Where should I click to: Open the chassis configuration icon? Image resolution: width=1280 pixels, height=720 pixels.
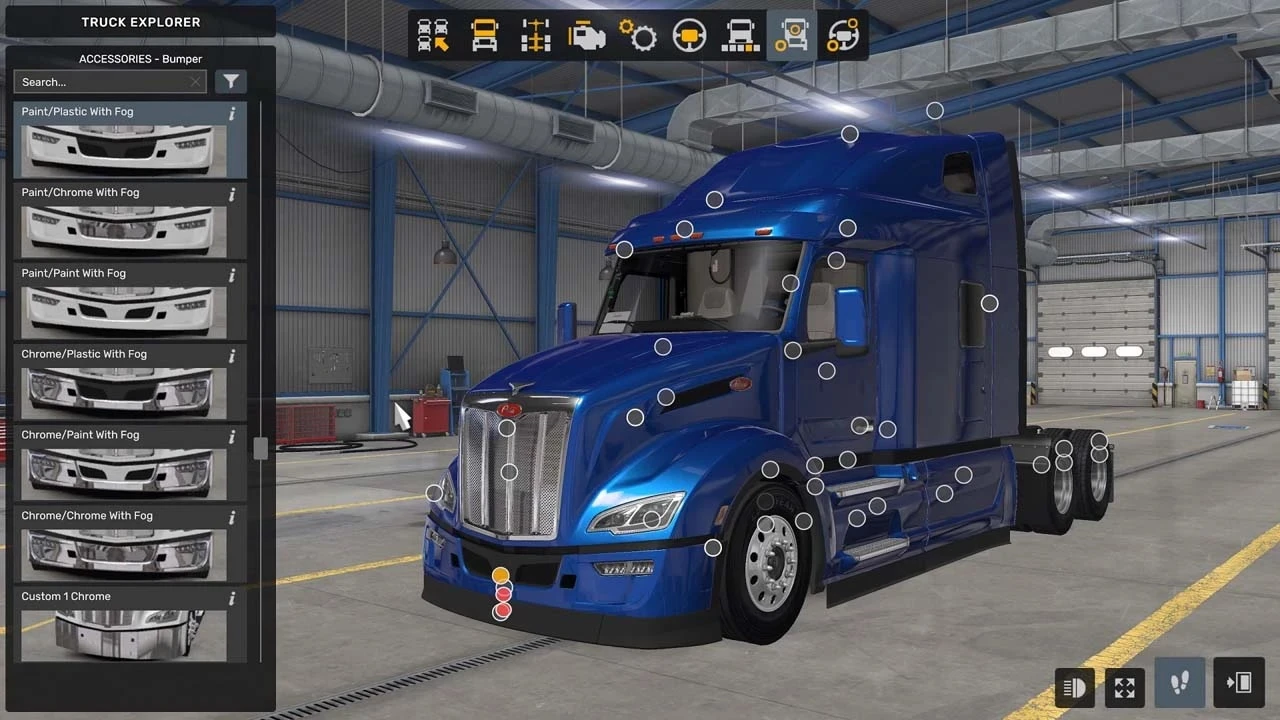tap(536, 35)
